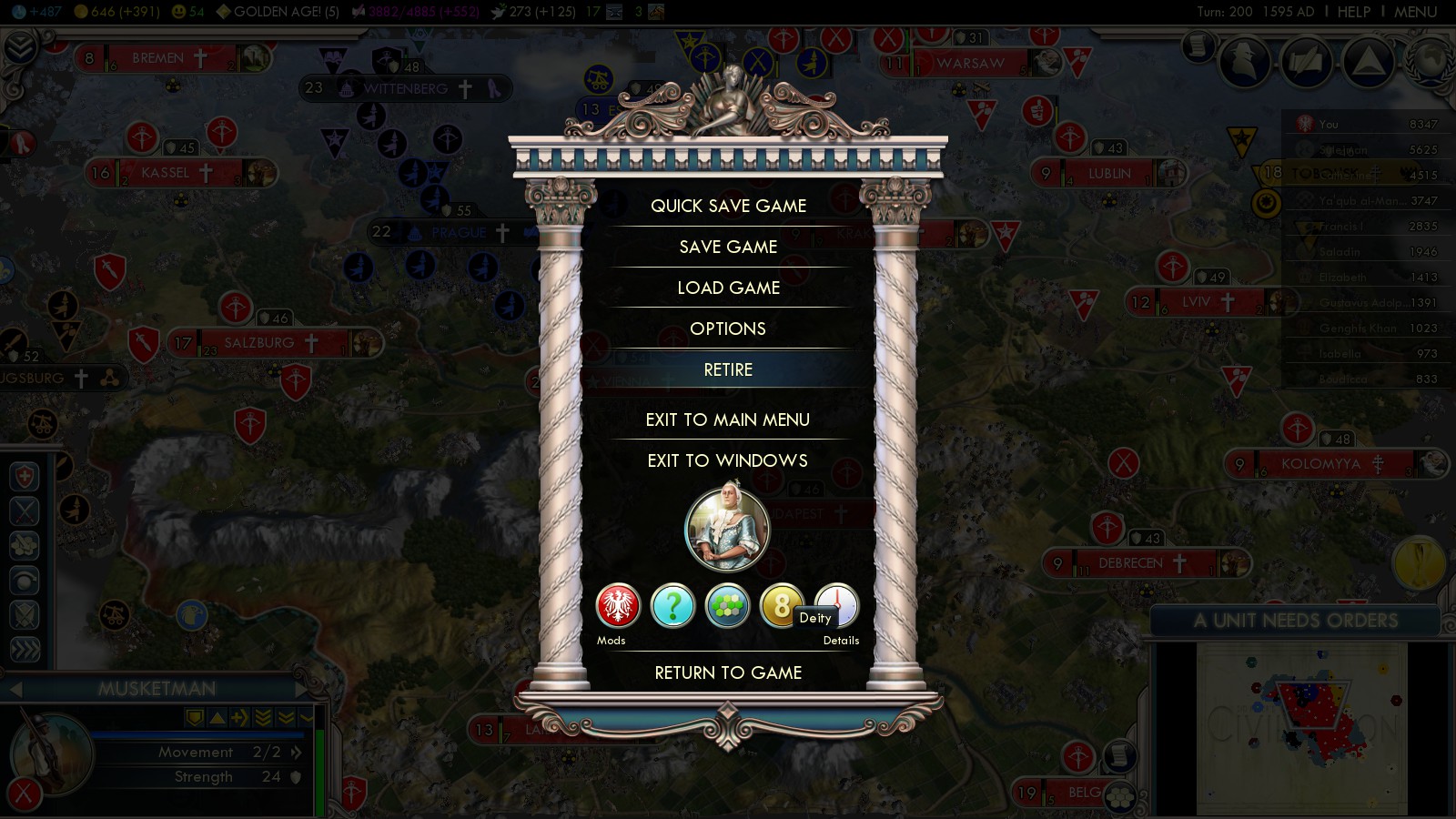Choose Exit to Windows
The width and height of the screenshot is (1456, 819).
pos(728,460)
